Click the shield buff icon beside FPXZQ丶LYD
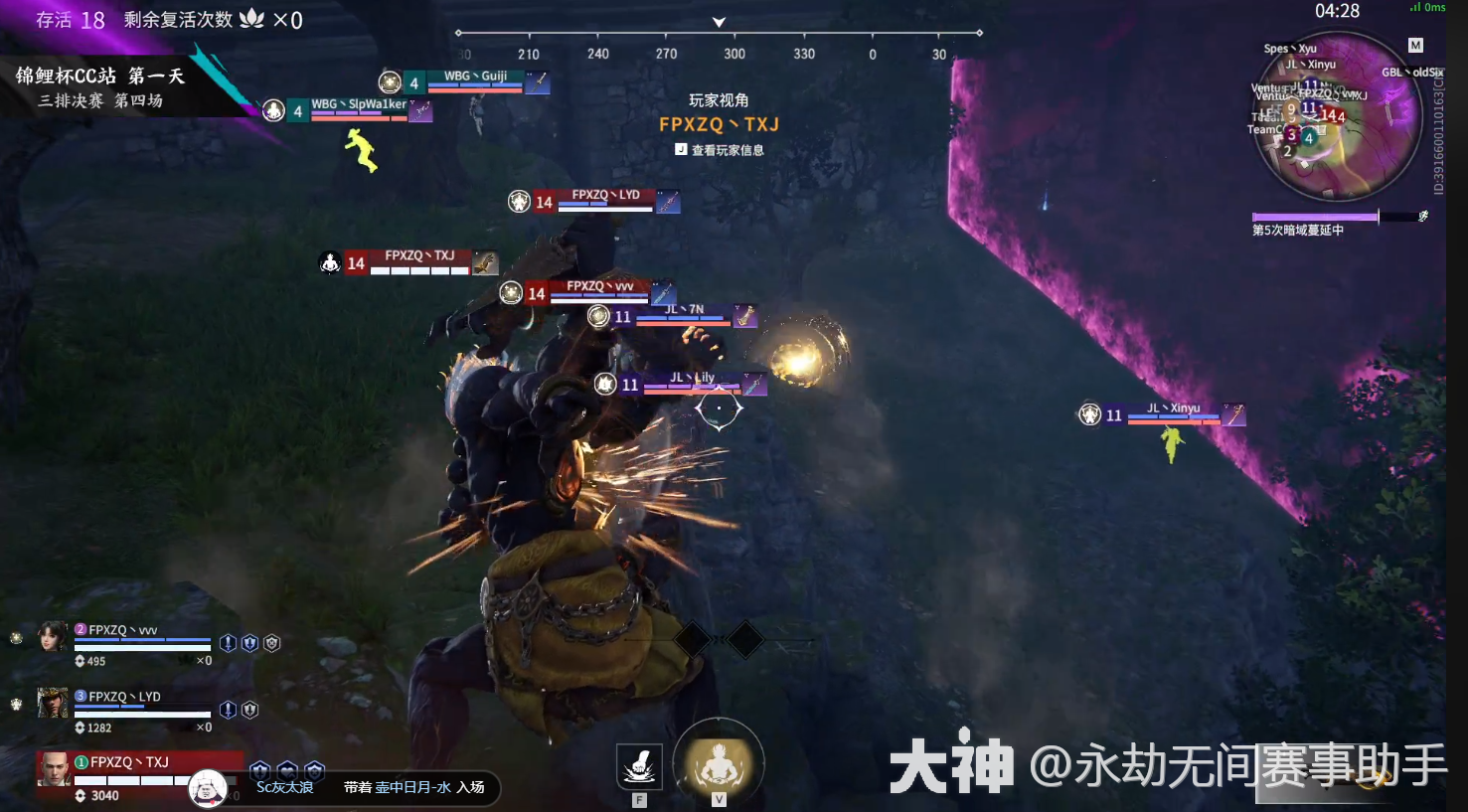The height and width of the screenshot is (812, 1468). [249, 710]
